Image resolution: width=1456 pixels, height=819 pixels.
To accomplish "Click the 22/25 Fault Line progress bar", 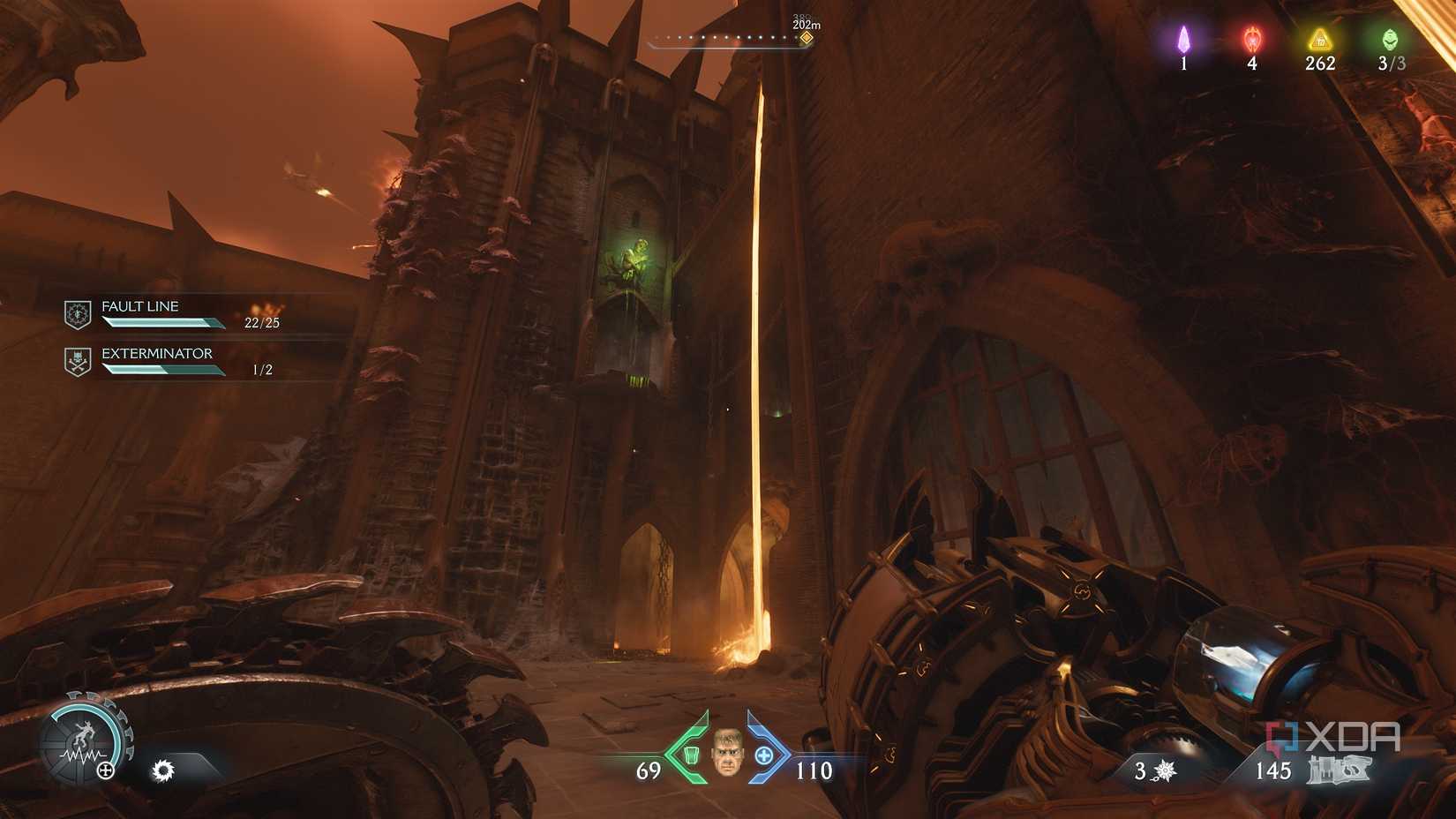I will (163, 323).
